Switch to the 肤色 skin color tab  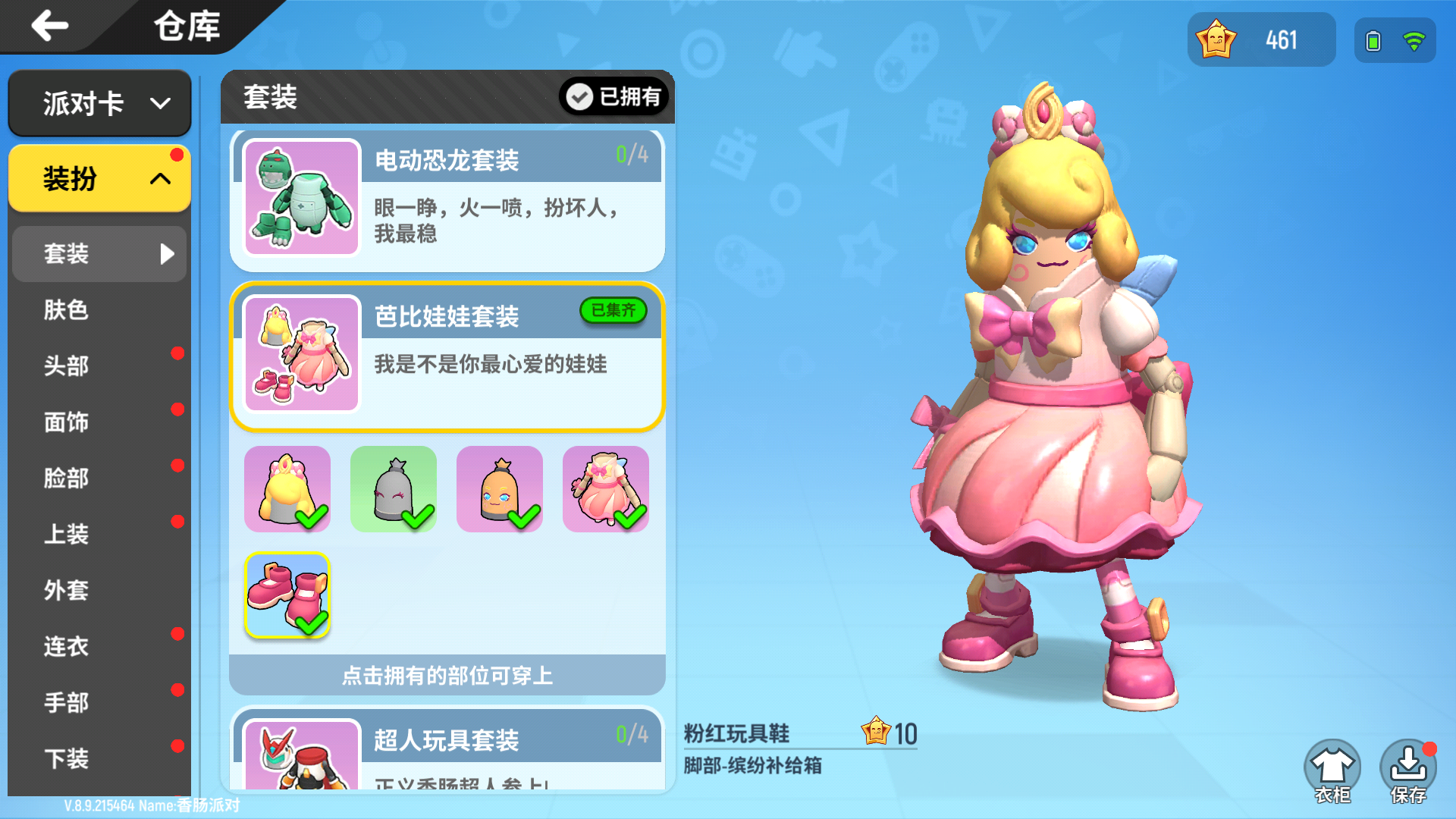click(x=67, y=310)
